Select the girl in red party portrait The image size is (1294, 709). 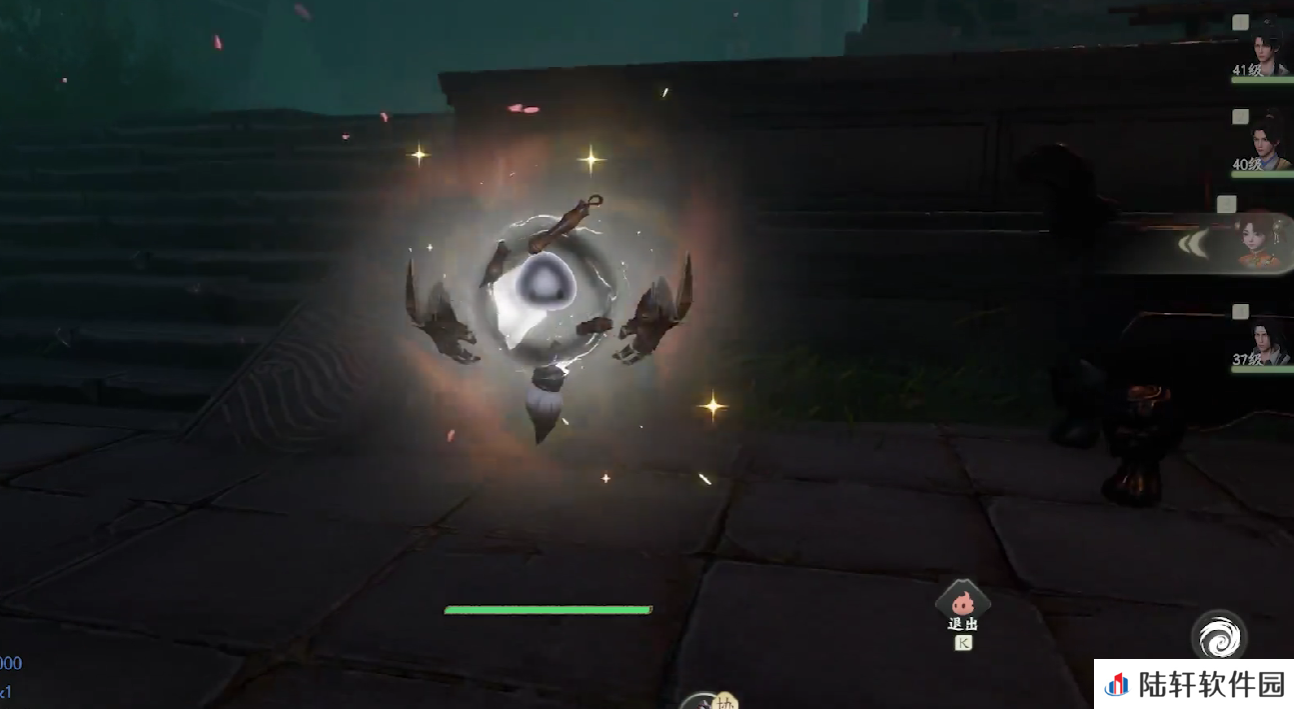1260,245
